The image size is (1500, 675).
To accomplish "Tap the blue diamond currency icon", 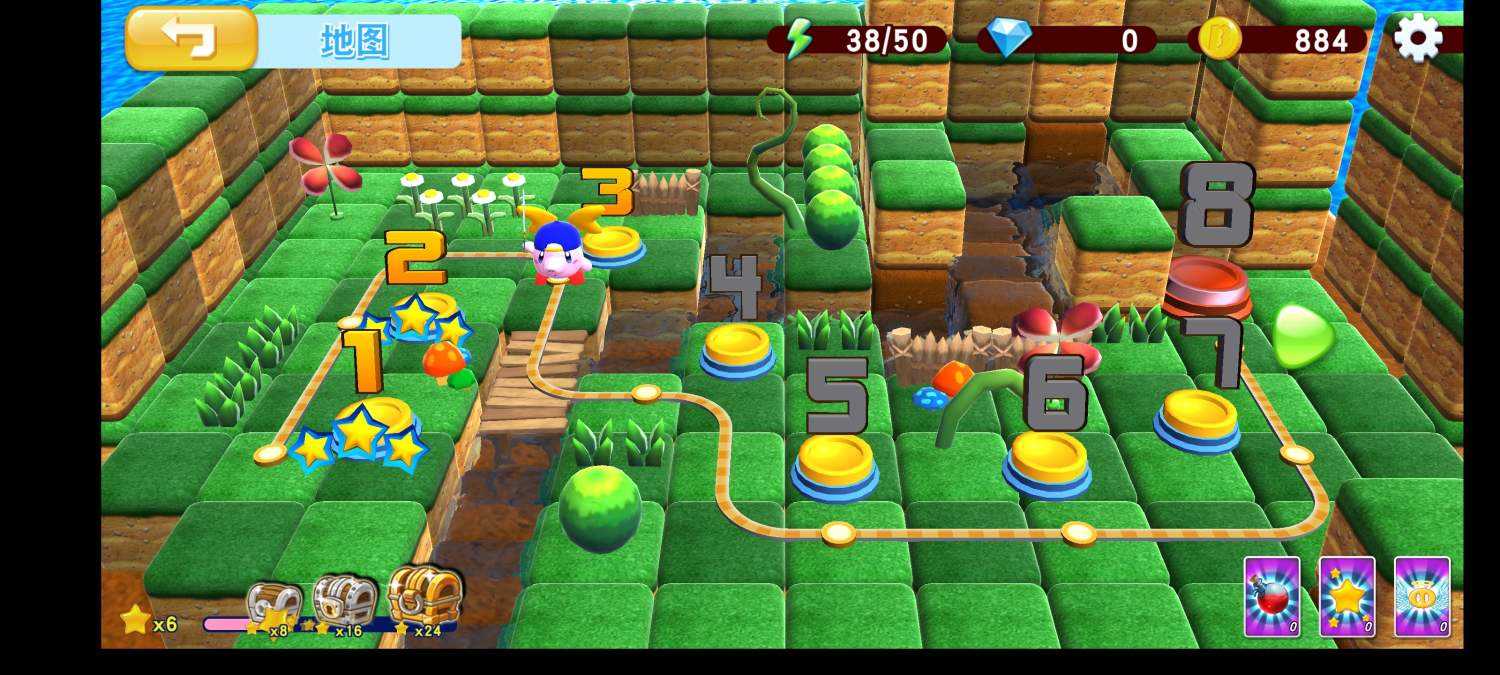I will coord(1008,39).
